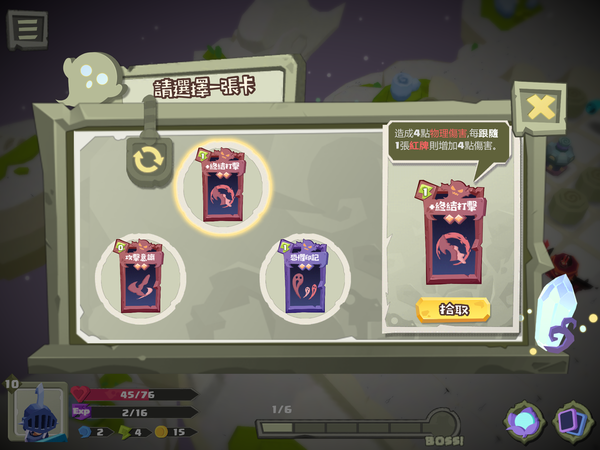This screenshot has width=600, height=450.
Task: Open the hamburger menu
Action: (x=27, y=28)
